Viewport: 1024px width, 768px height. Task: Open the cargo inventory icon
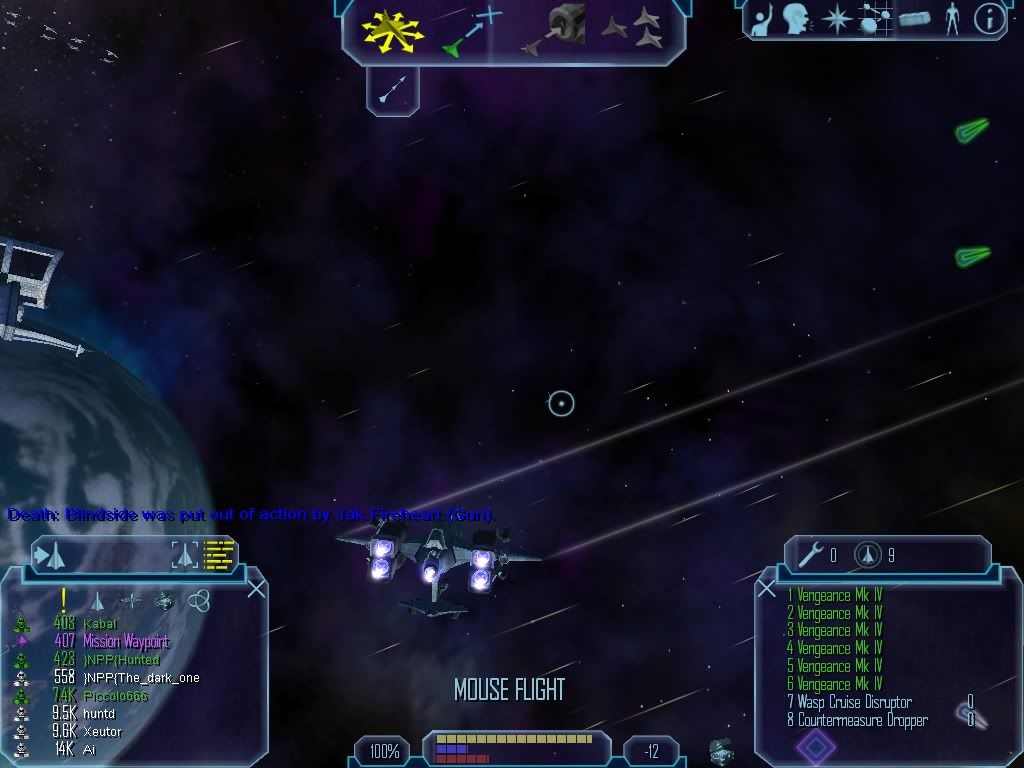click(914, 19)
